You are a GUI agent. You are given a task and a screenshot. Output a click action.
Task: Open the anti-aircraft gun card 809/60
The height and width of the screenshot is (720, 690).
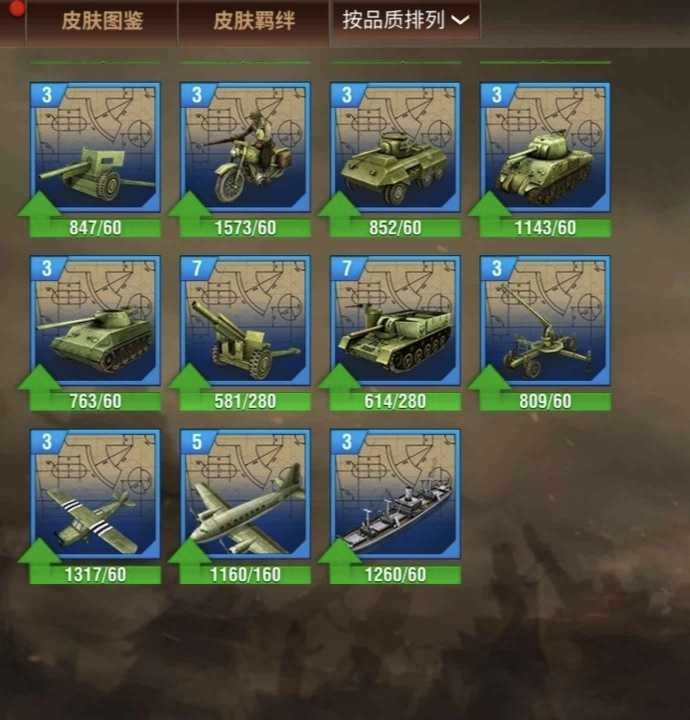pos(545,323)
